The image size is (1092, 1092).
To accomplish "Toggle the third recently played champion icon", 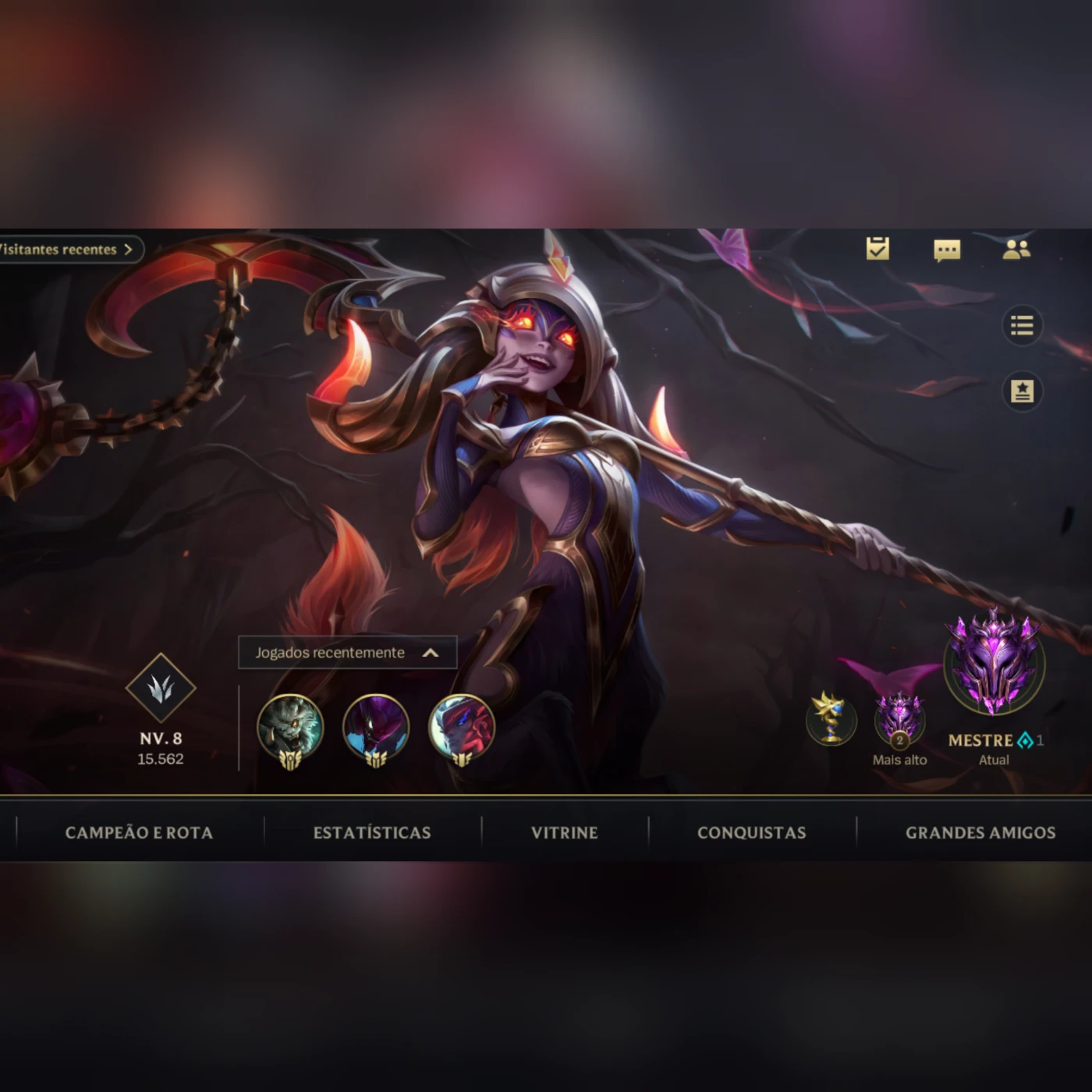I will tap(462, 727).
